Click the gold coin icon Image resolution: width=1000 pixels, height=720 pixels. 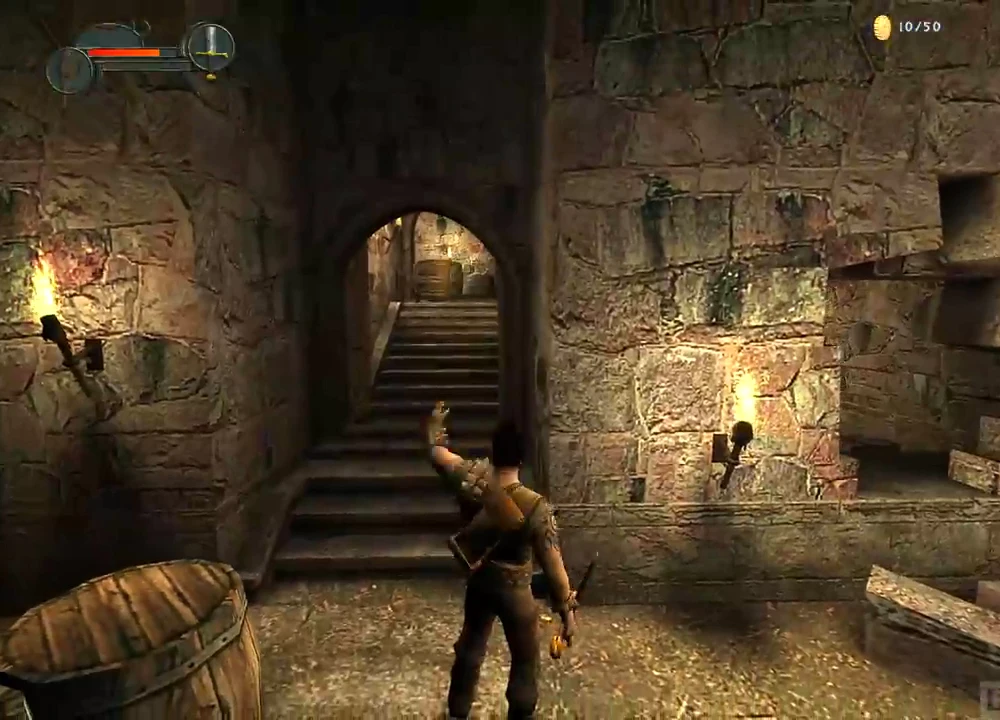point(882,28)
